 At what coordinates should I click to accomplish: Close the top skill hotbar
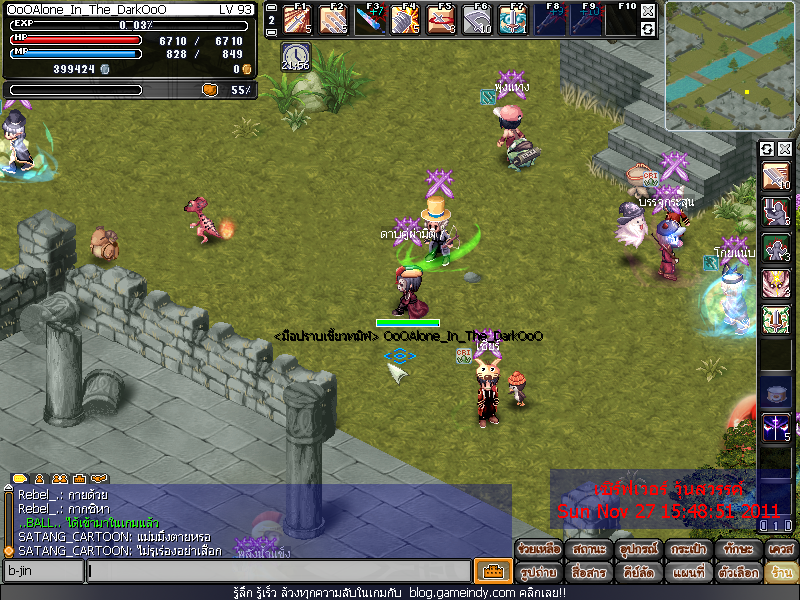(648, 11)
